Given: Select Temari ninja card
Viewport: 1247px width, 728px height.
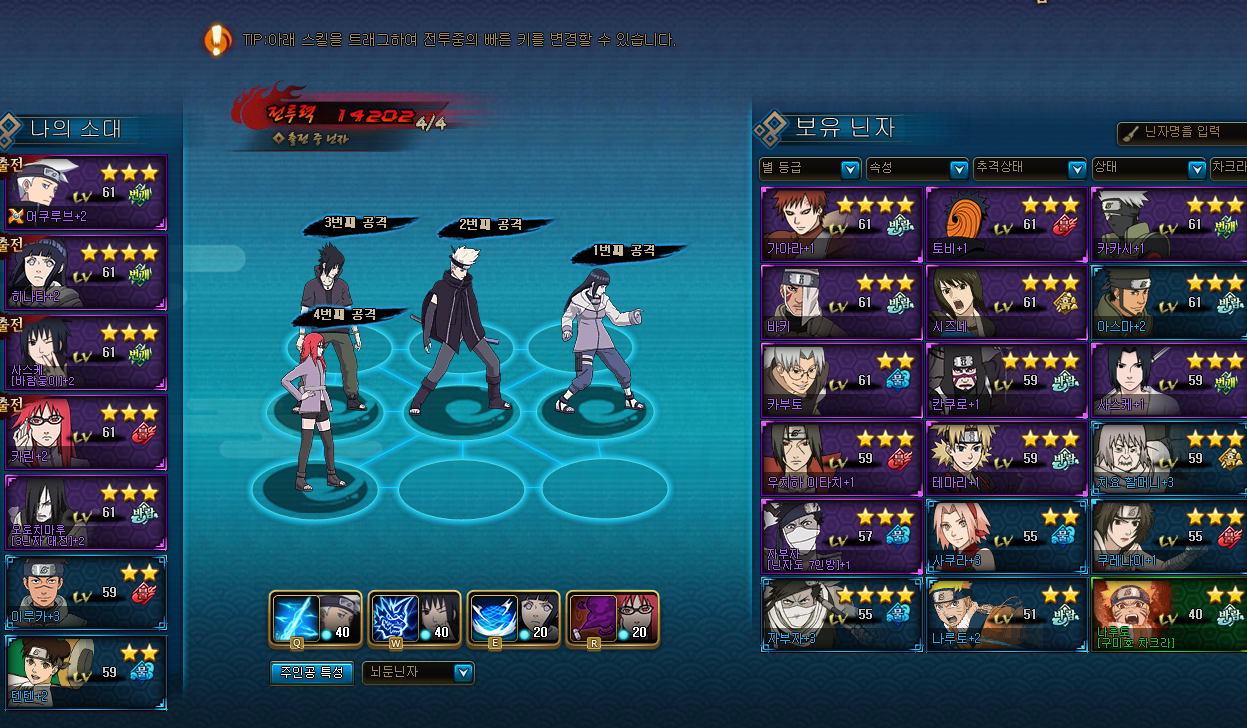Looking at the screenshot, I should (x=1006, y=458).
